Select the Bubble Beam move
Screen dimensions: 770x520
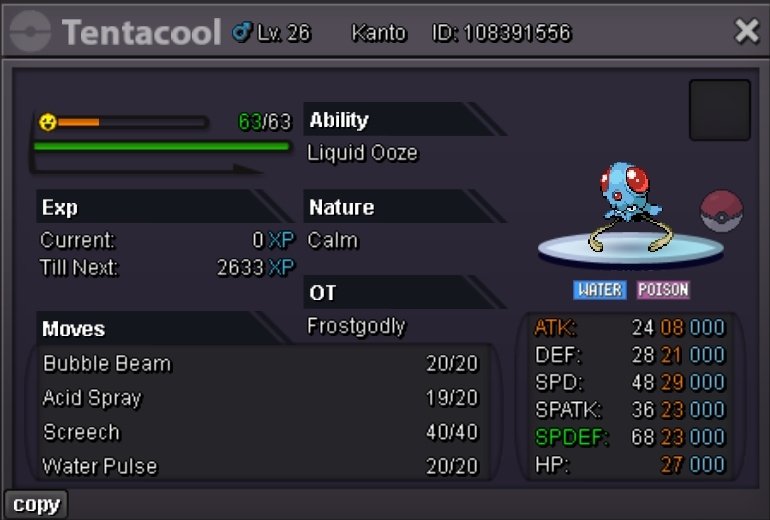[260, 364]
